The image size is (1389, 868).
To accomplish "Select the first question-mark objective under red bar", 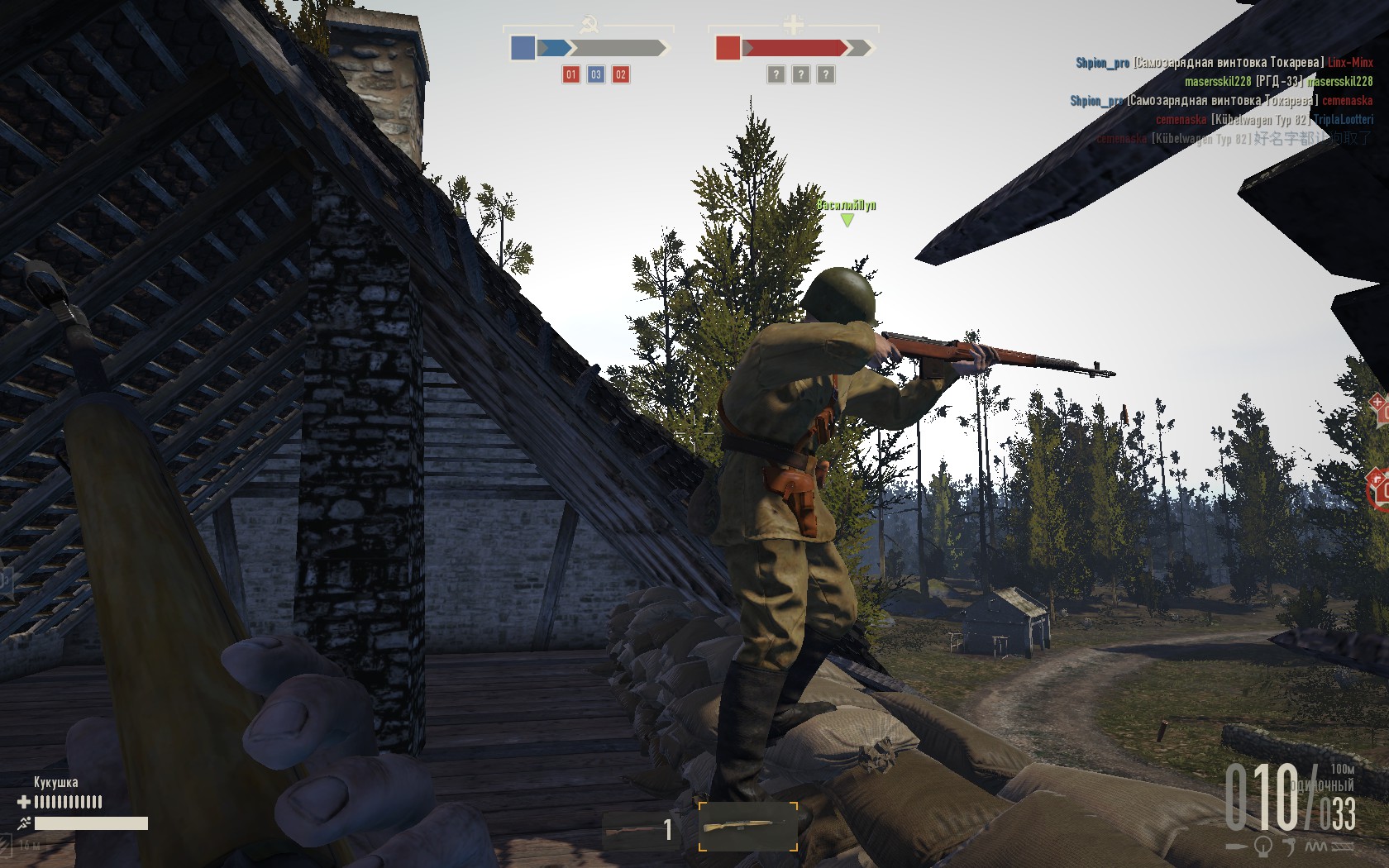I will tap(777, 74).
